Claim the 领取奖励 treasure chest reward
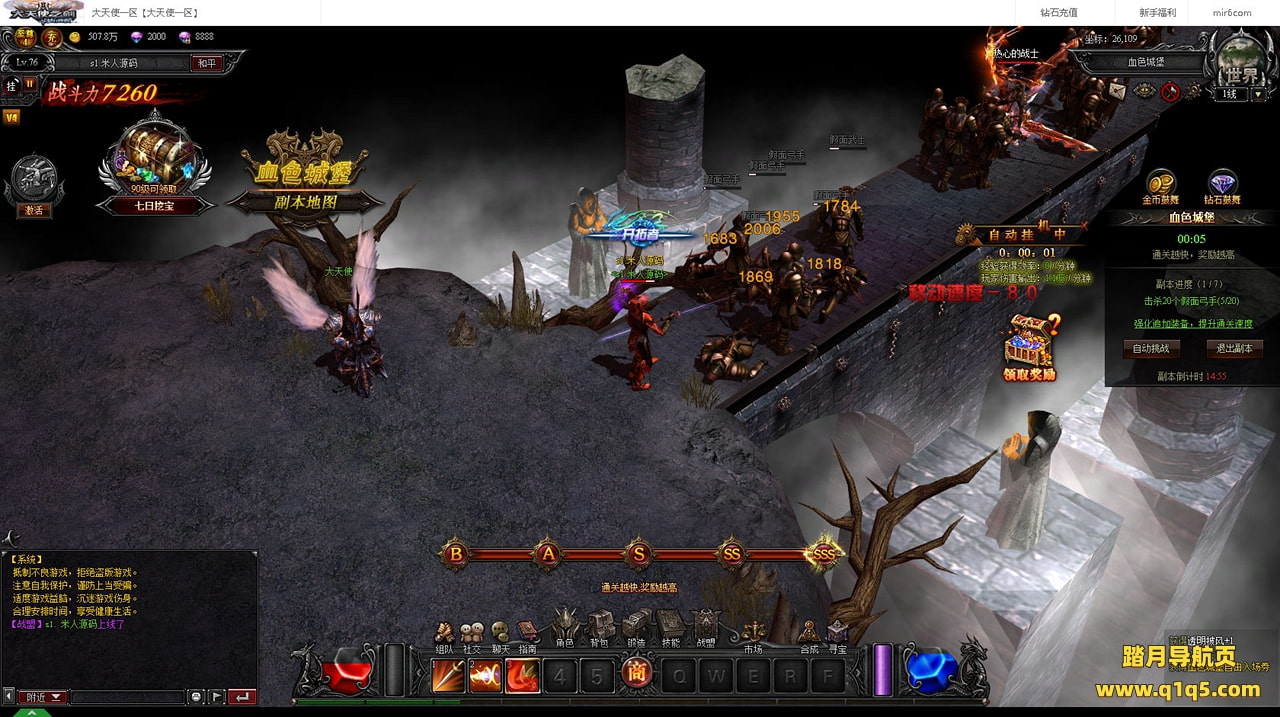Screen dimensions: 1280x717 (x=1030, y=346)
